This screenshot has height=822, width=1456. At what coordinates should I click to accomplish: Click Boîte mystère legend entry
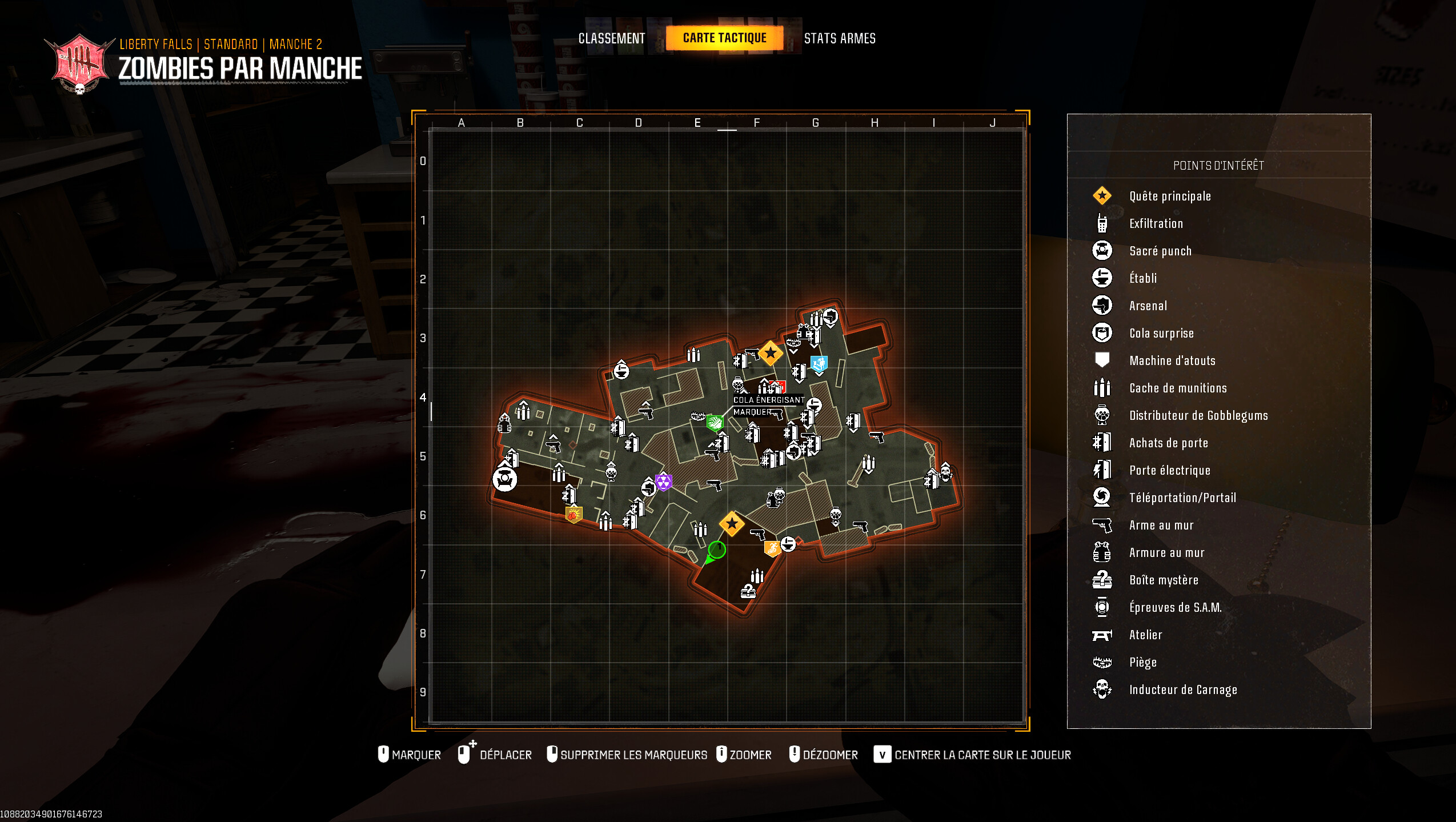1163,580
